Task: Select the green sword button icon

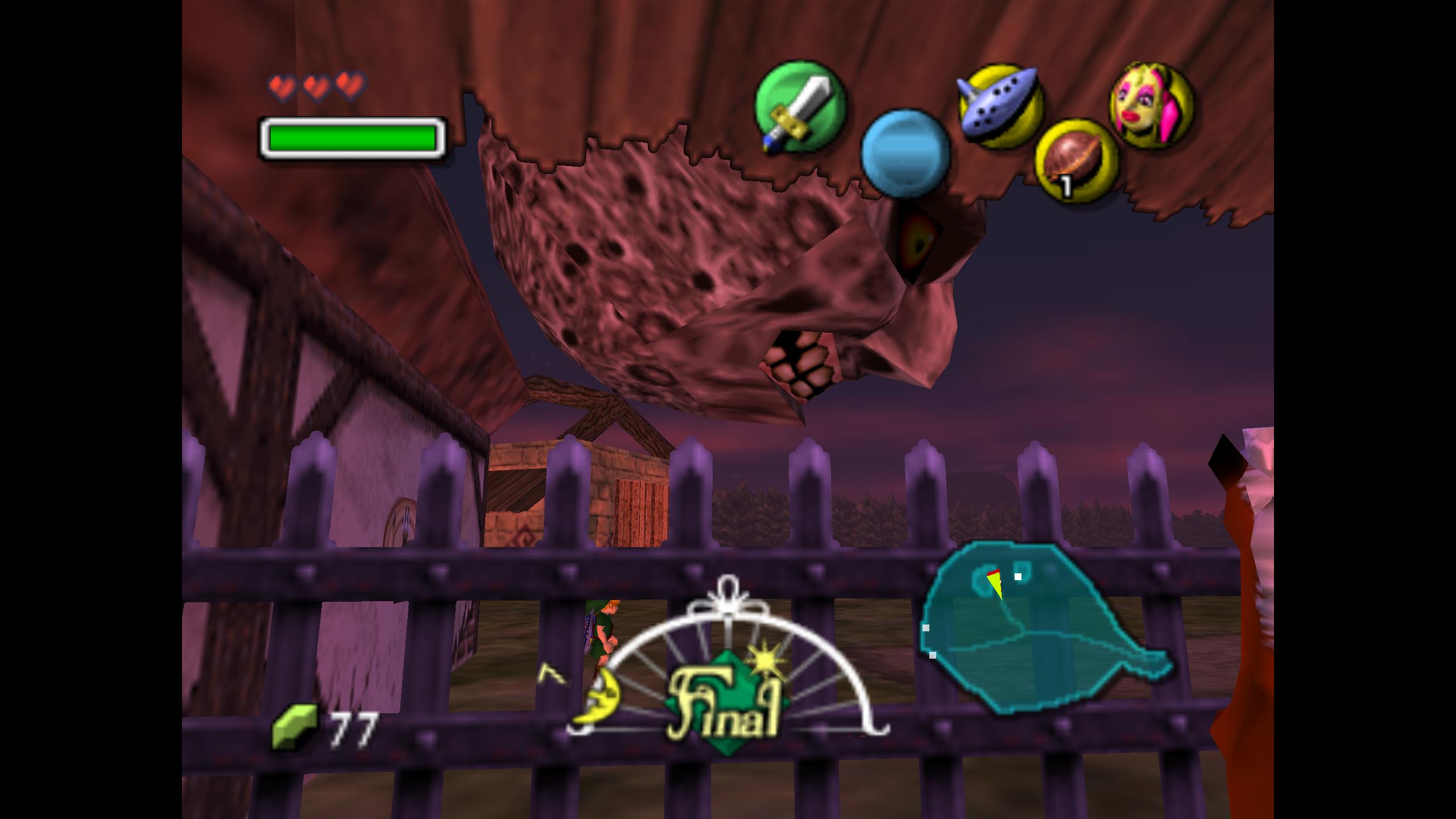Action: click(799, 107)
